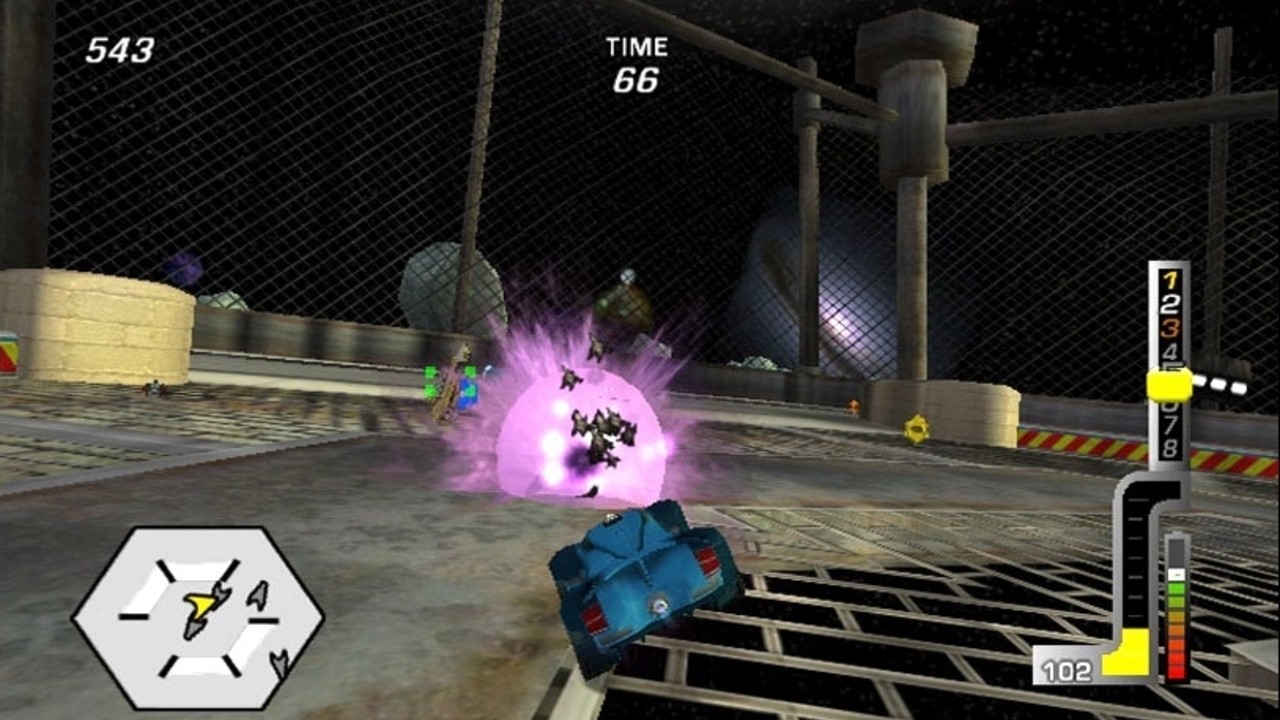
Task: Click the small orange pickup marker near the fence
Action: pyautogui.click(x=852, y=405)
